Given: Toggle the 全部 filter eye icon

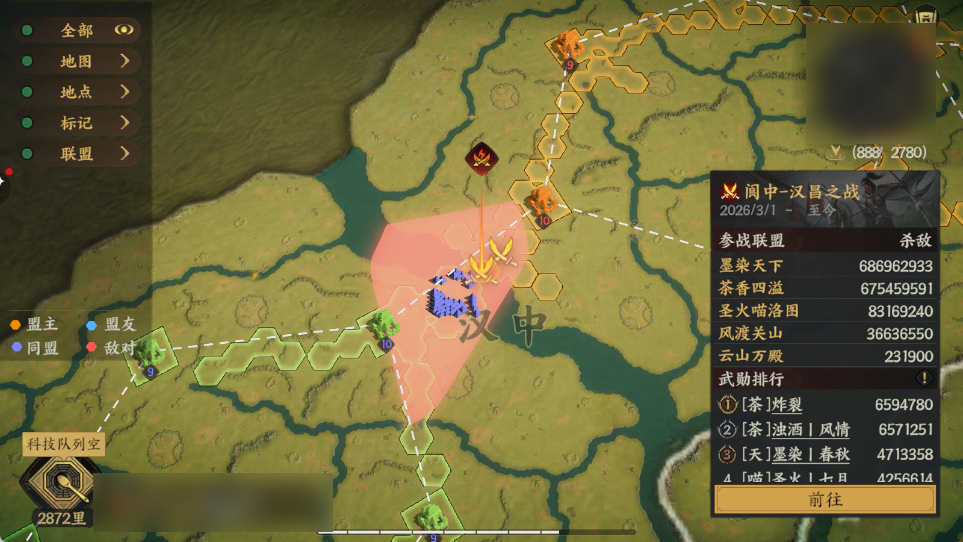Looking at the screenshot, I should pyautogui.click(x=124, y=30).
